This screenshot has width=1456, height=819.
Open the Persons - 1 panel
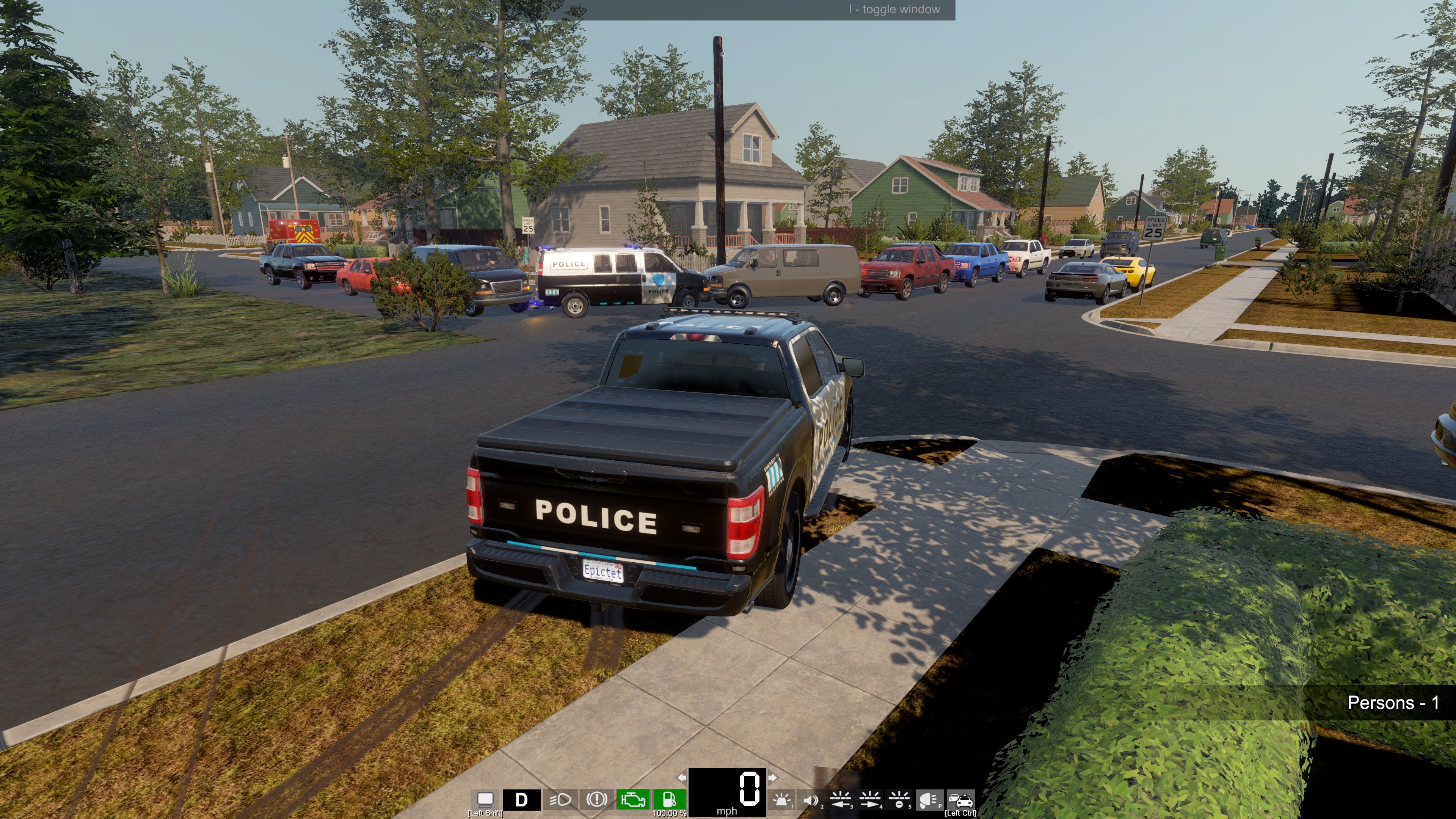[1392, 703]
